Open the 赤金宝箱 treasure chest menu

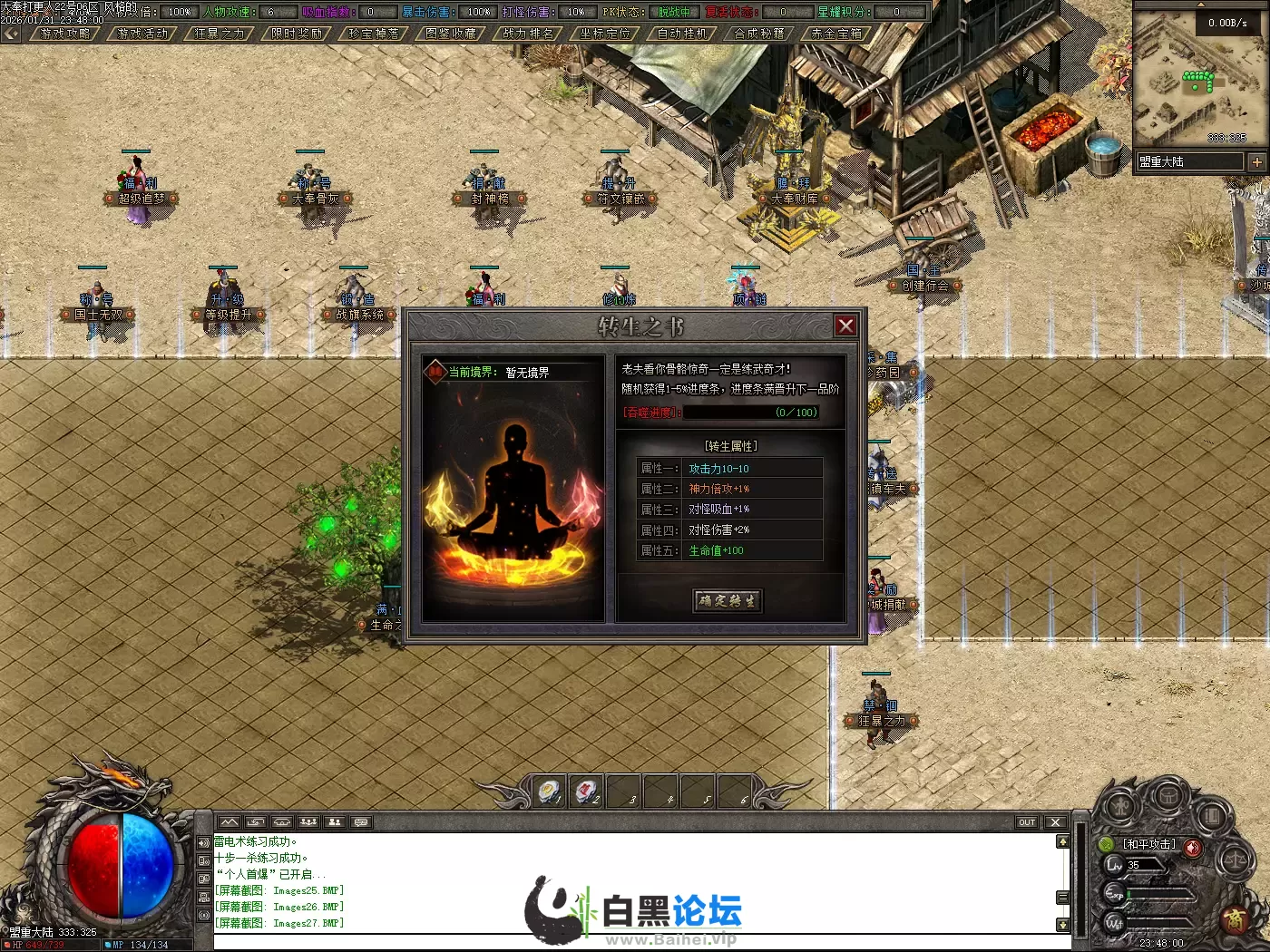[x=835, y=34]
